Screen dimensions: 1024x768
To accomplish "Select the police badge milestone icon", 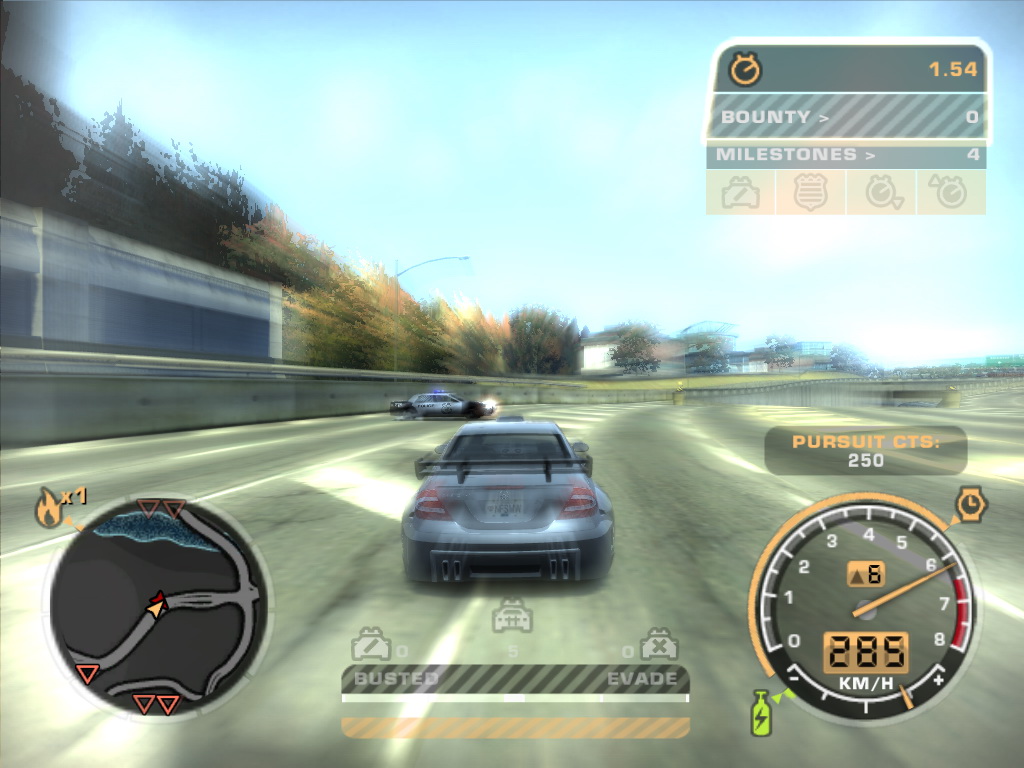I will (812, 193).
